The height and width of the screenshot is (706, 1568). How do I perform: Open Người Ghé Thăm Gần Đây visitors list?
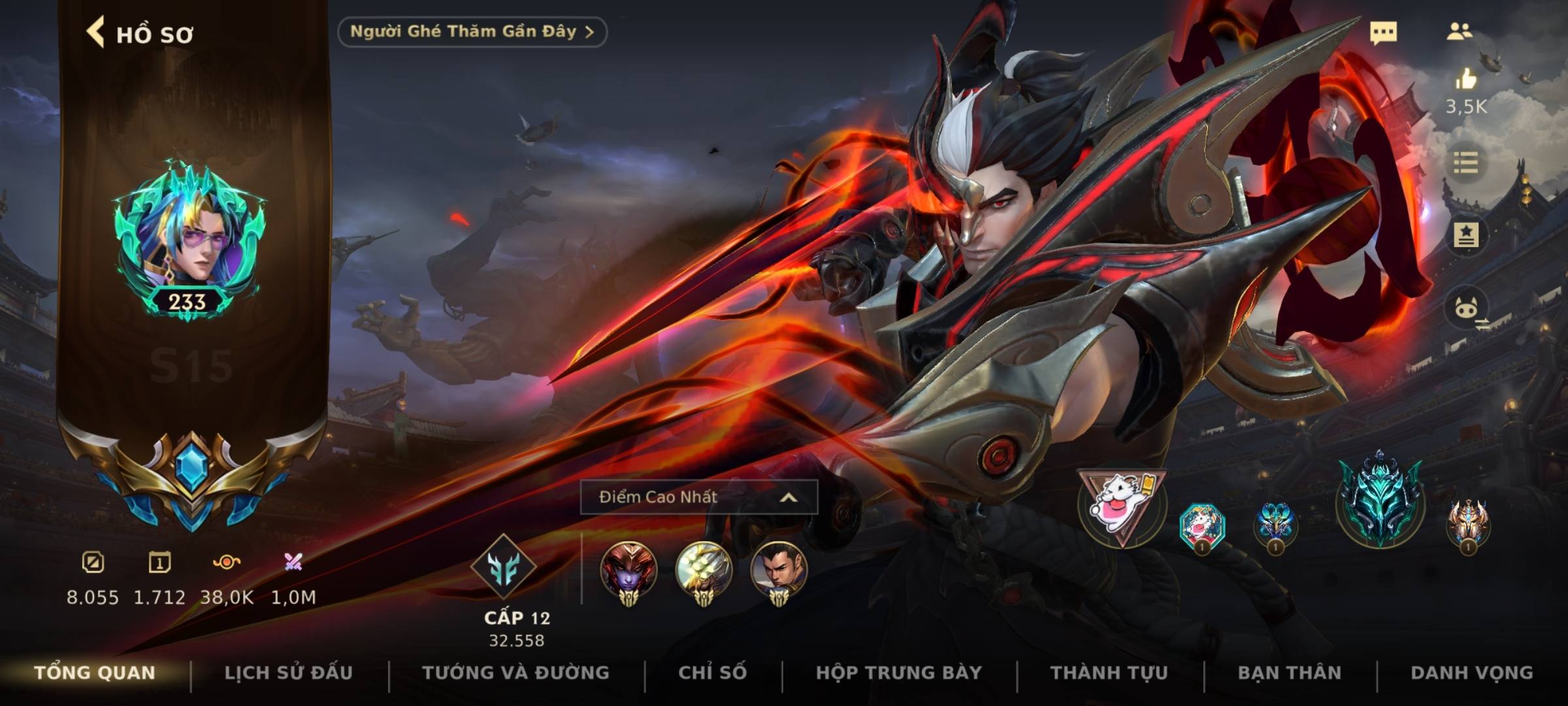(472, 32)
